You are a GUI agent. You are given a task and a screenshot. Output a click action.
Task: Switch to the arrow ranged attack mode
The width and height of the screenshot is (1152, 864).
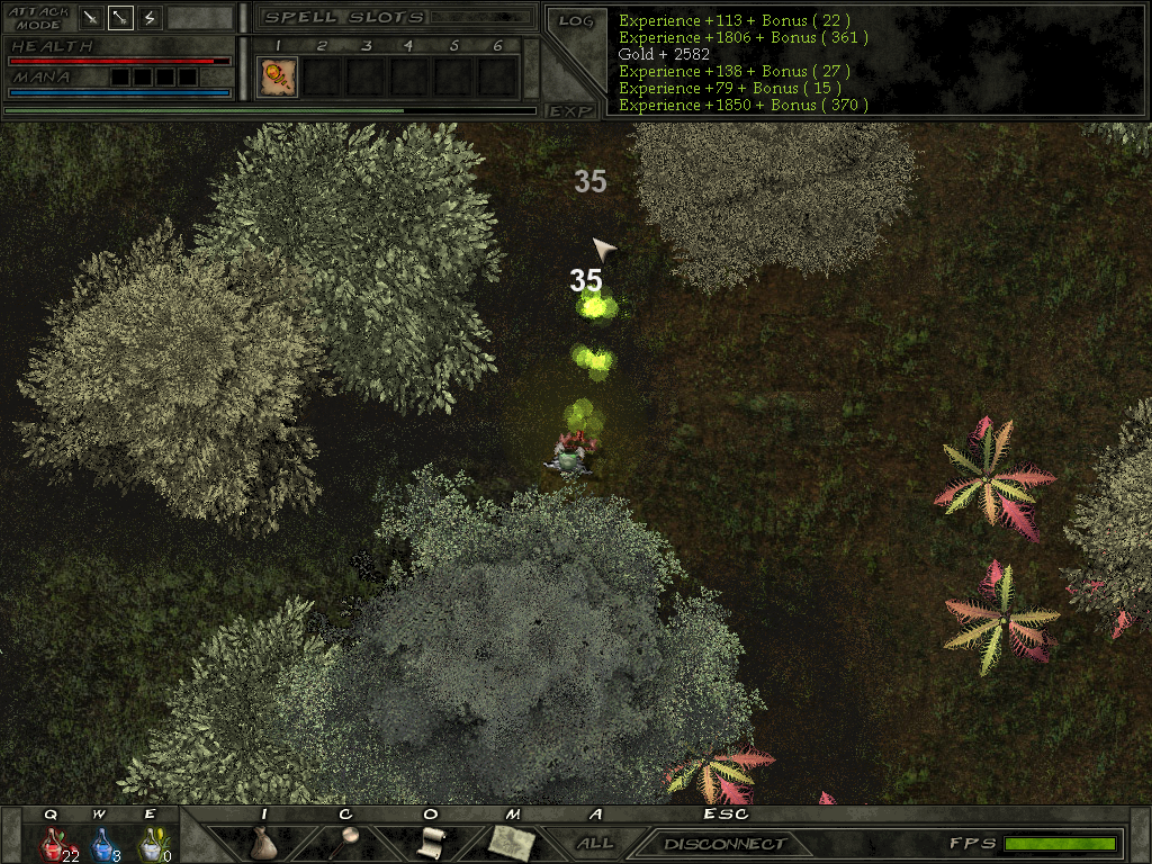click(x=120, y=18)
